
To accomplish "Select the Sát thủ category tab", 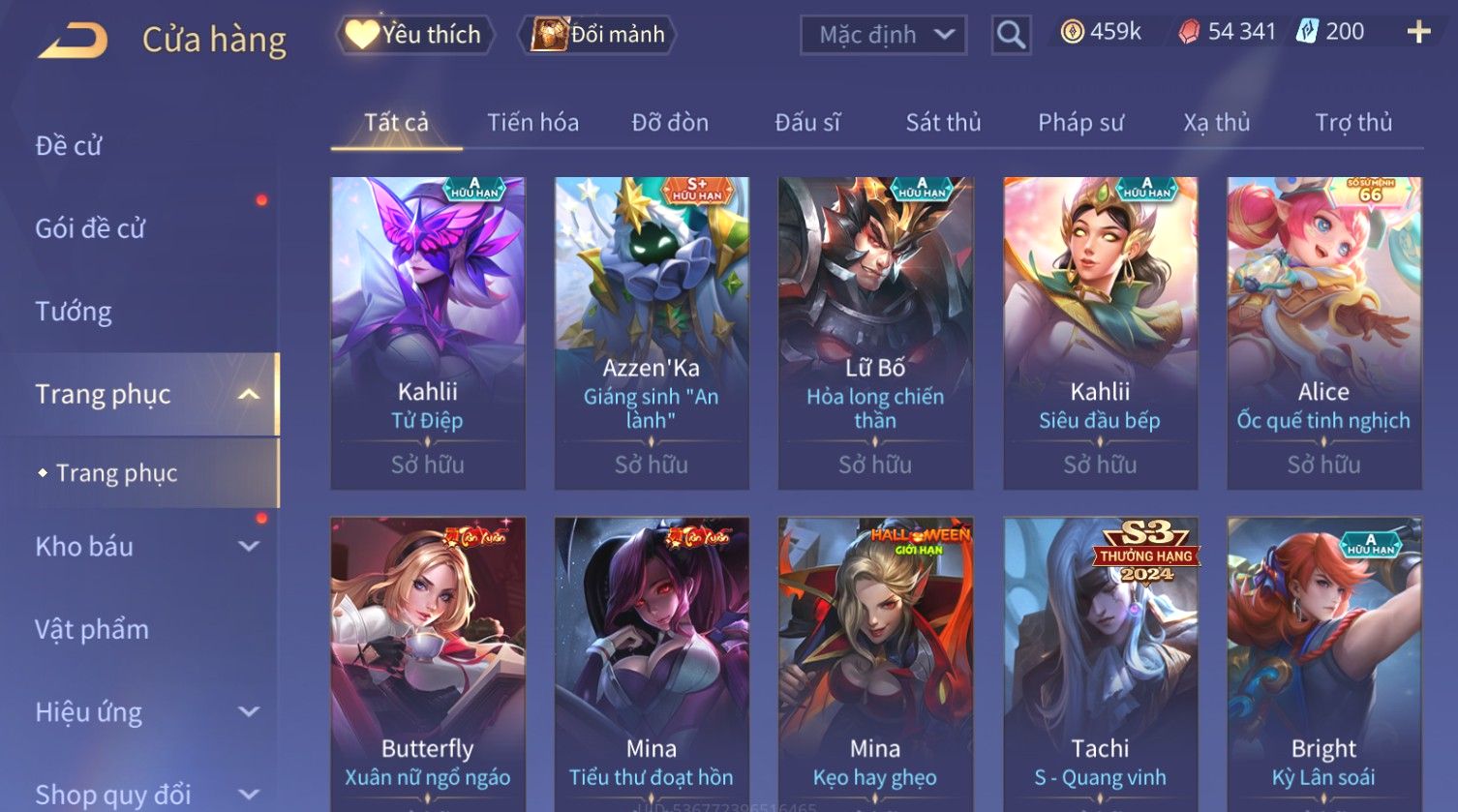I will coord(943,123).
